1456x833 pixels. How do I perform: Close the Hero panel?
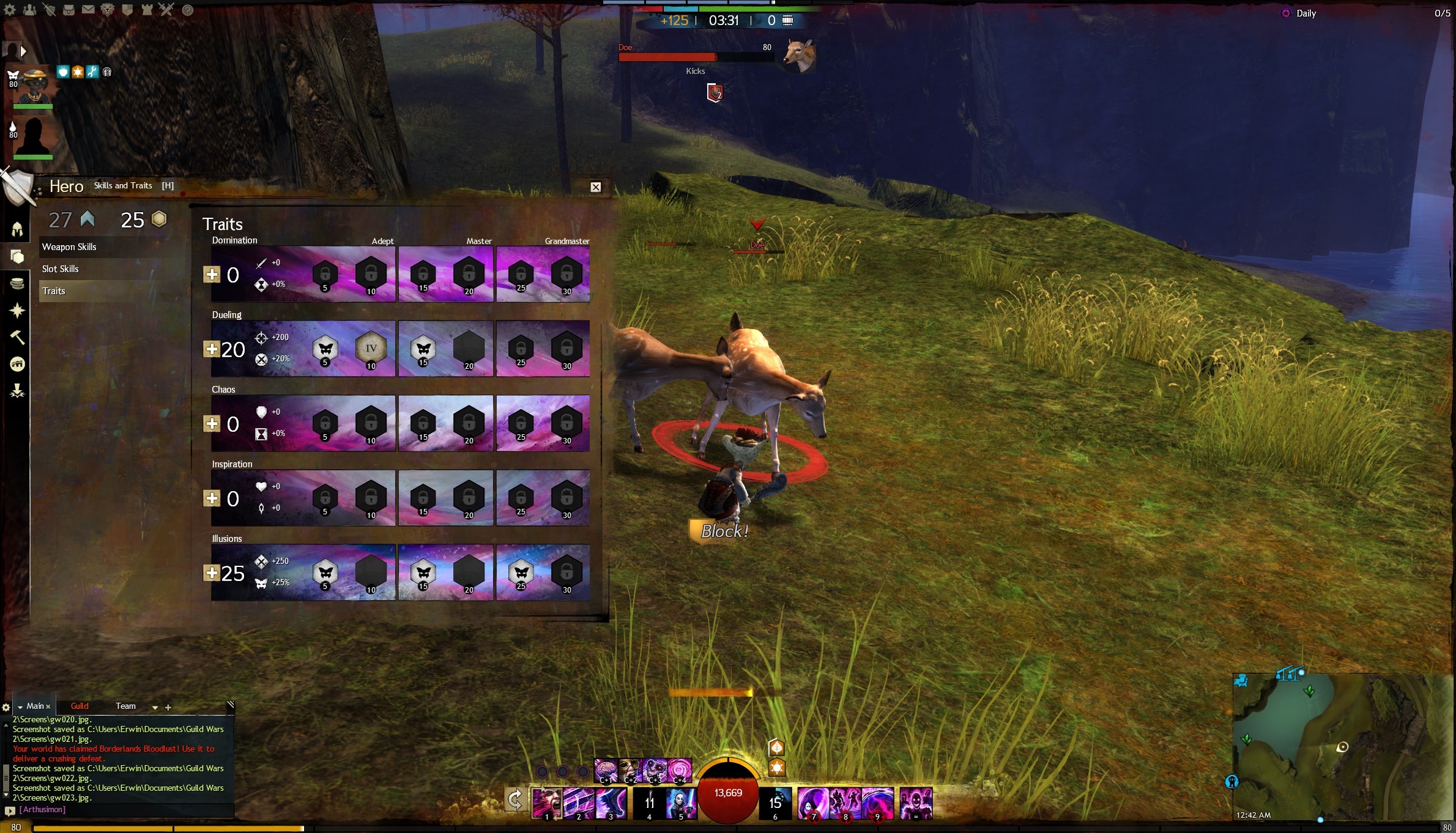pyautogui.click(x=595, y=187)
